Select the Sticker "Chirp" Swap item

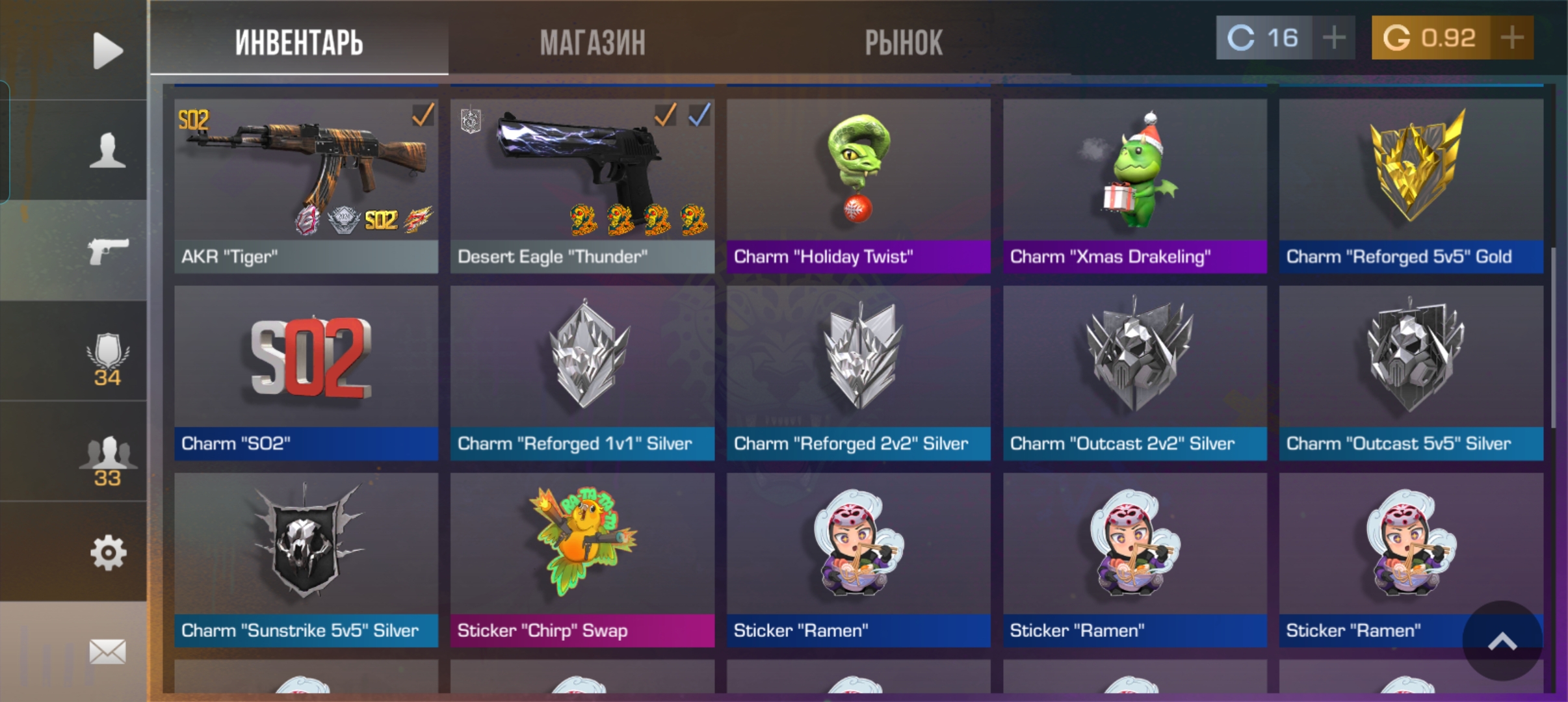coord(582,559)
